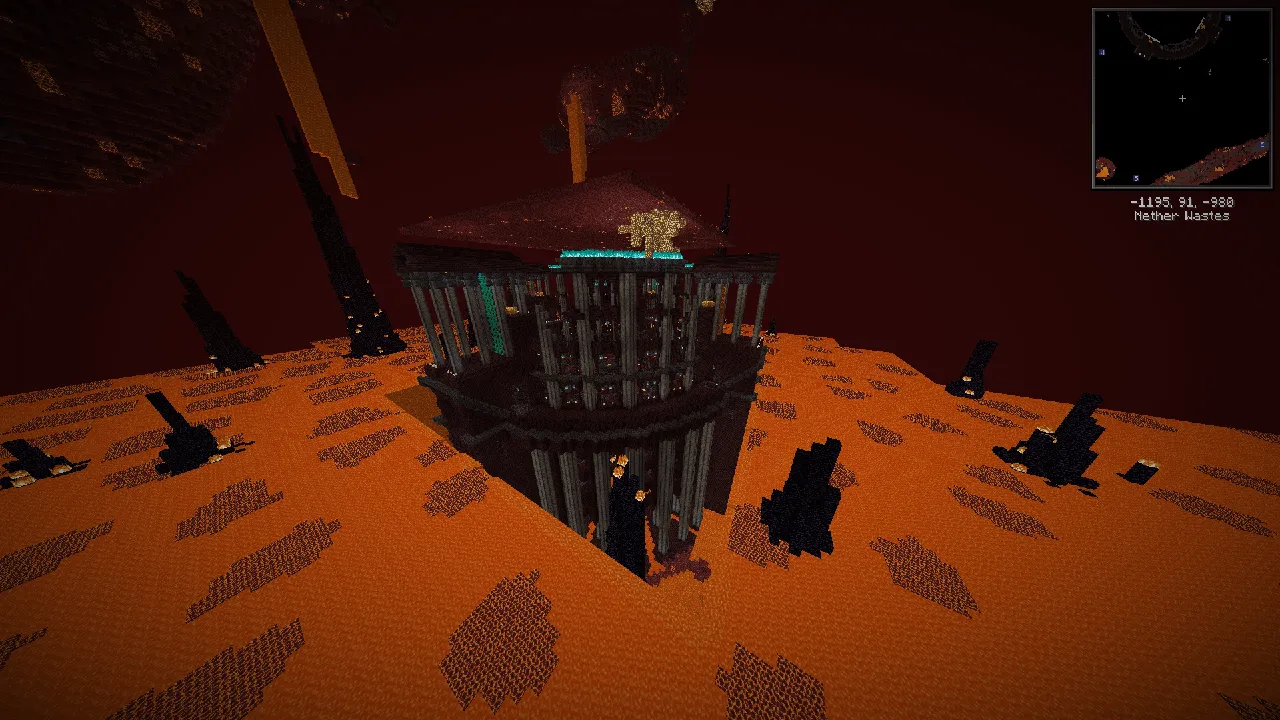The height and width of the screenshot is (720, 1280).
Task: Click the E marker on the minimap
Action: click(x=1261, y=144)
